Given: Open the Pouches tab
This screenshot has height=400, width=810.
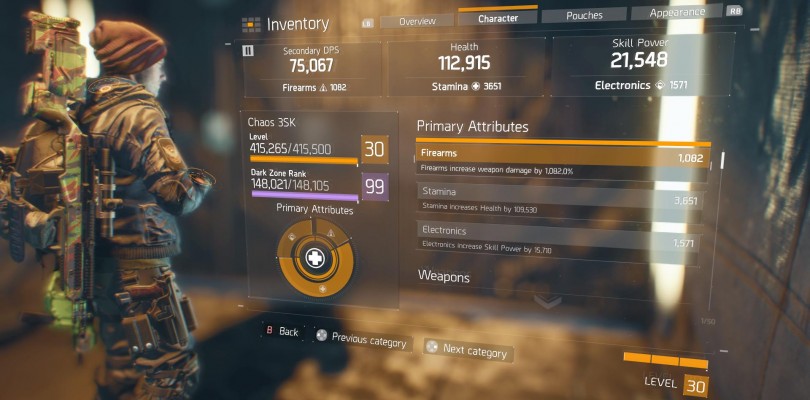Looking at the screenshot, I should click(584, 15).
